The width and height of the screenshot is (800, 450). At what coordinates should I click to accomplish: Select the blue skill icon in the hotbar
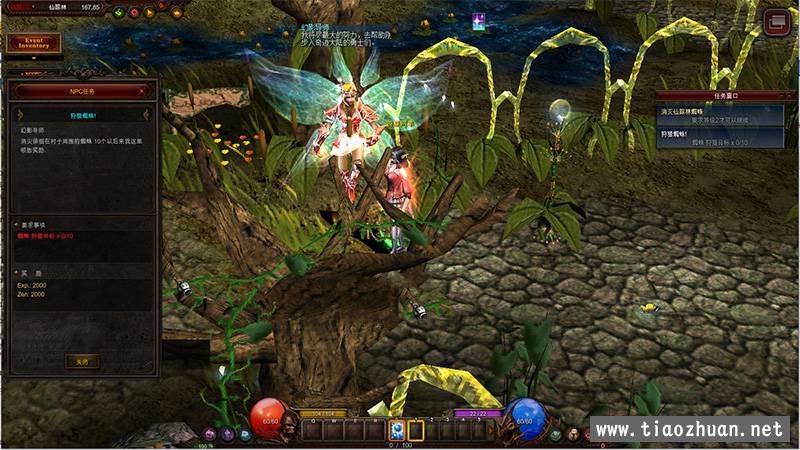[396, 430]
